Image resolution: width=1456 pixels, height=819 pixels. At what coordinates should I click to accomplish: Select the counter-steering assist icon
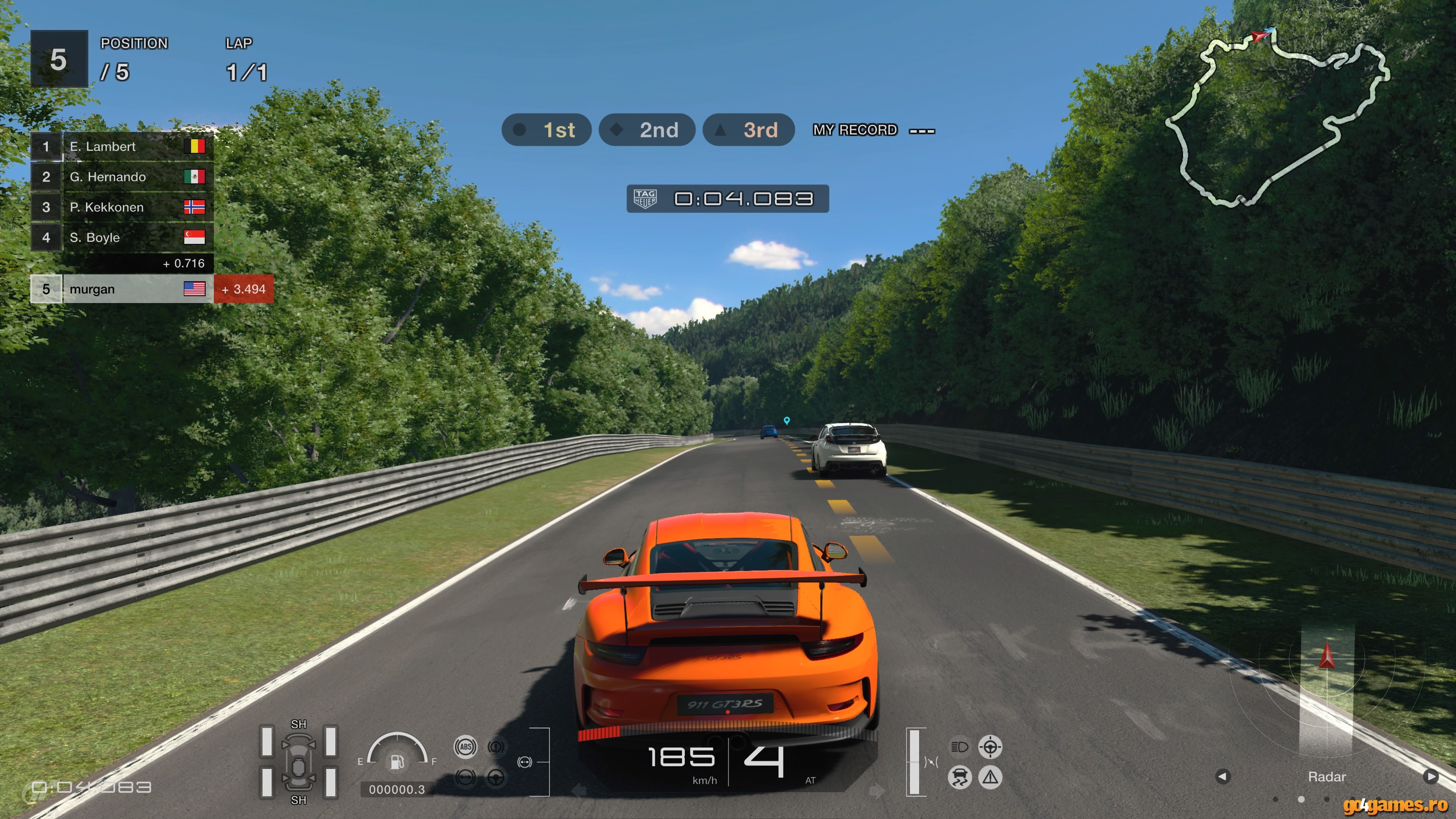pos(990,747)
